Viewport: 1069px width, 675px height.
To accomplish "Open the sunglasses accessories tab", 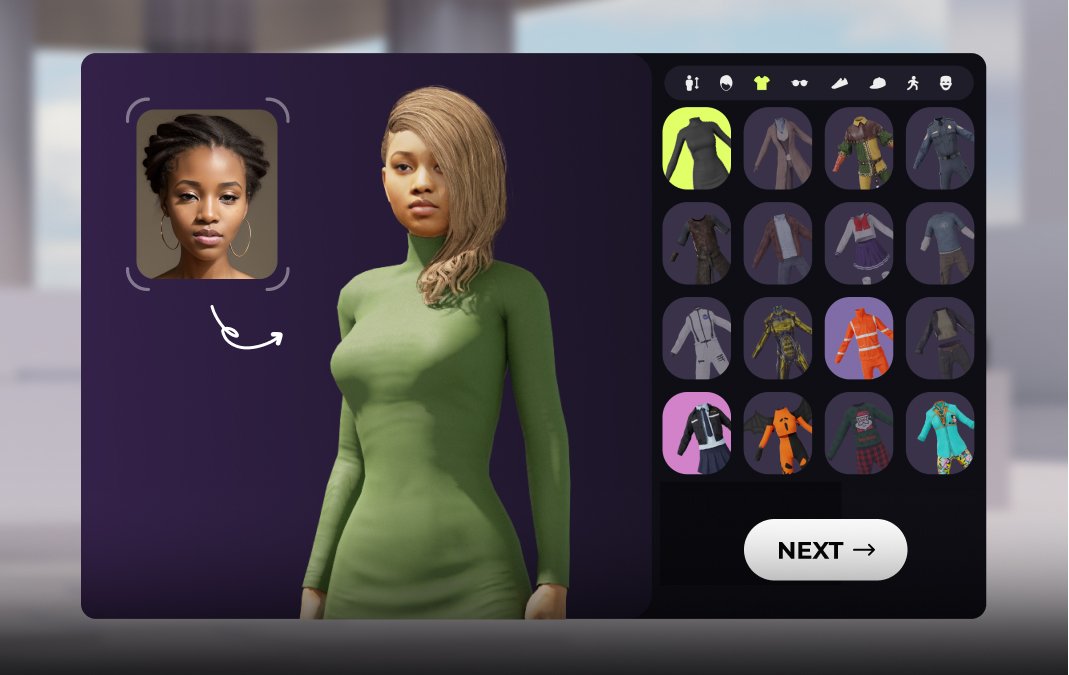I will pyautogui.click(x=799, y=83).
